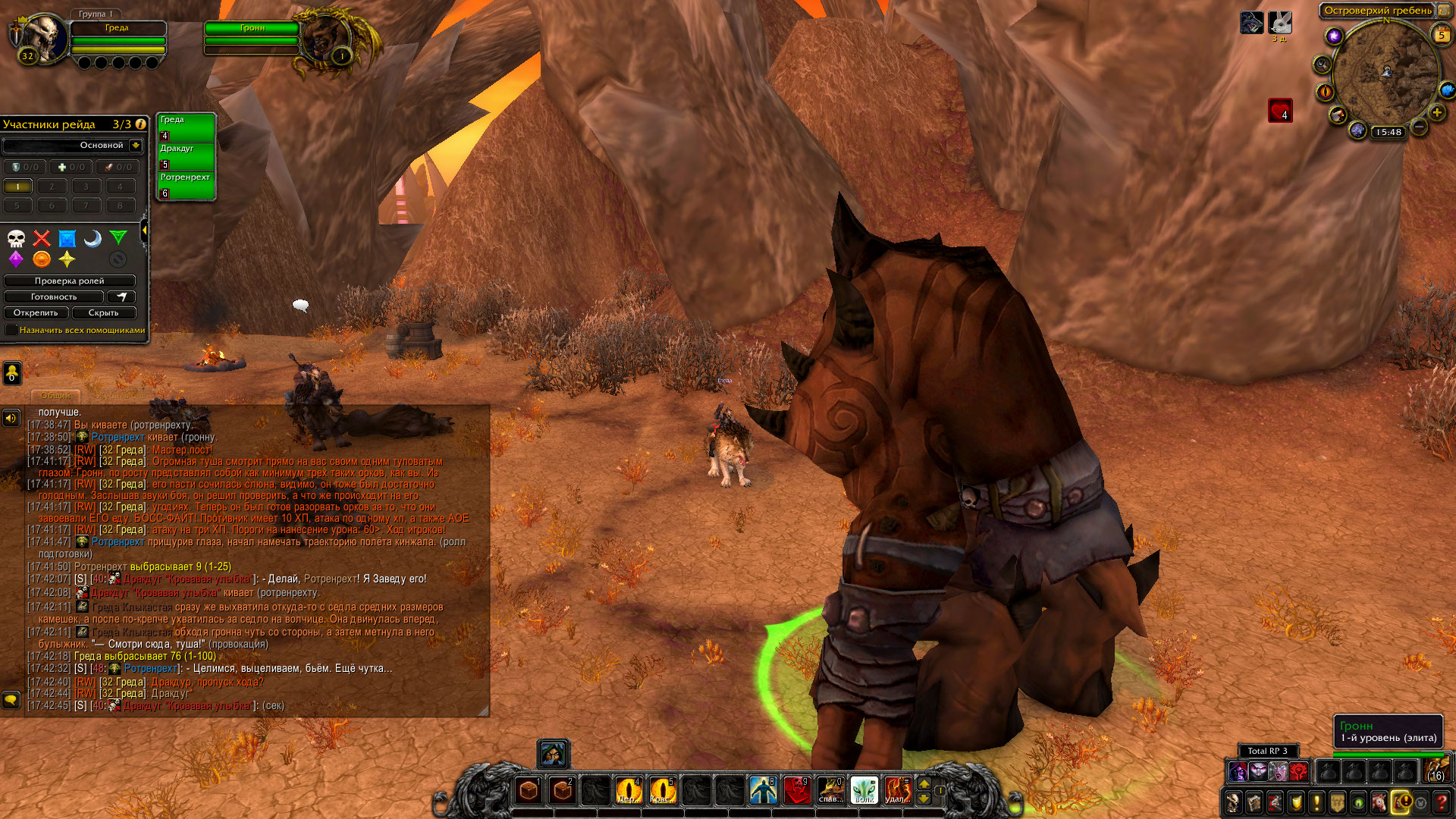Start a Готовность ready check
The height and width of the screenshot is (819, 1456).
tap(53, 297)
